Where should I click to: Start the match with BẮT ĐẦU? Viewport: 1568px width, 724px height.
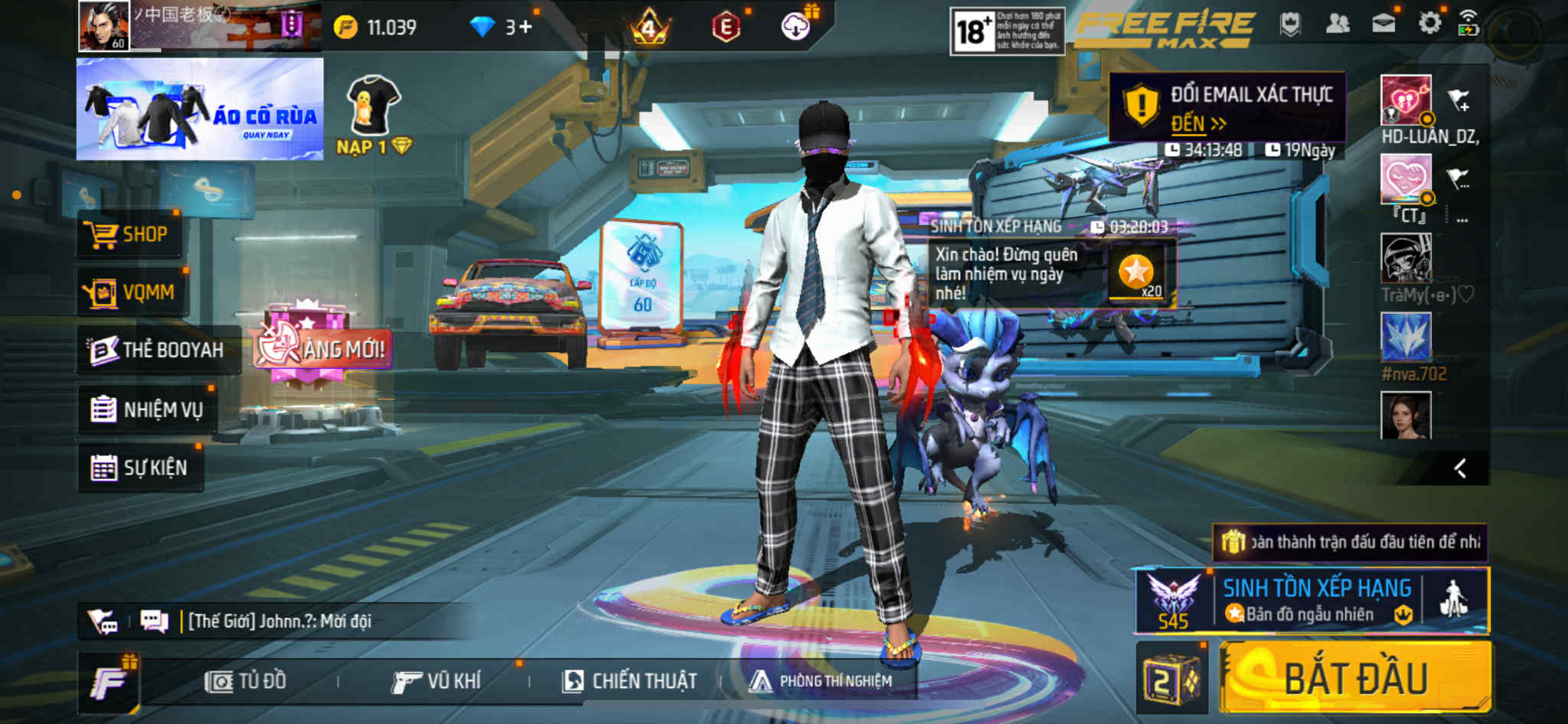(x=1355, y=679)
